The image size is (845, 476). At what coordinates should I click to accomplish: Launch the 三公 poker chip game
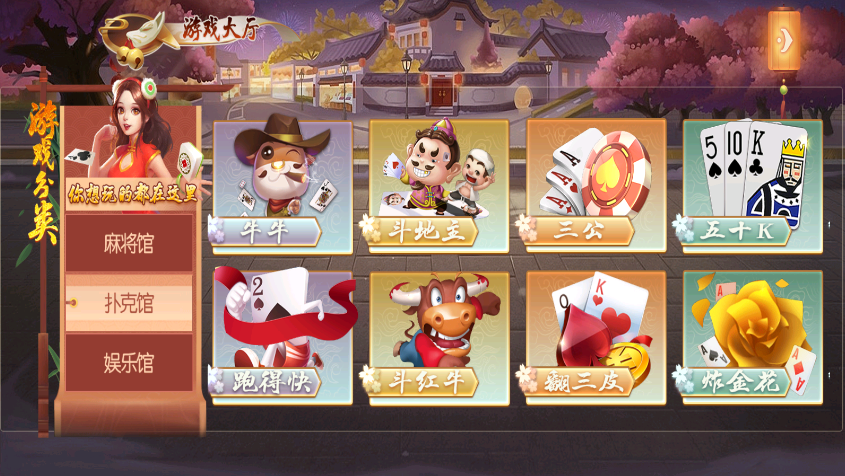point(595,185)
